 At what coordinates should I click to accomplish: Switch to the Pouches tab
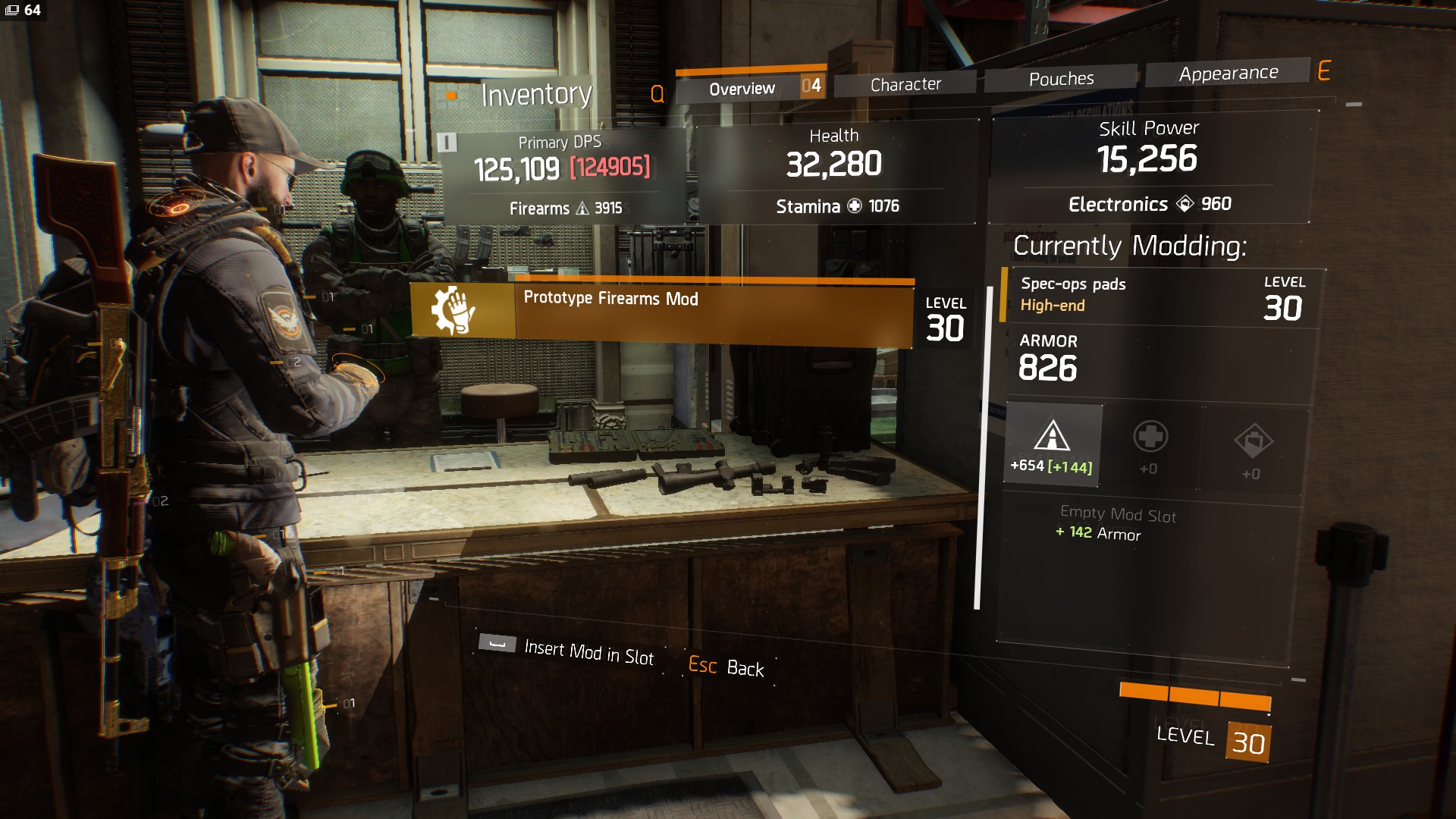point(1061,79)
